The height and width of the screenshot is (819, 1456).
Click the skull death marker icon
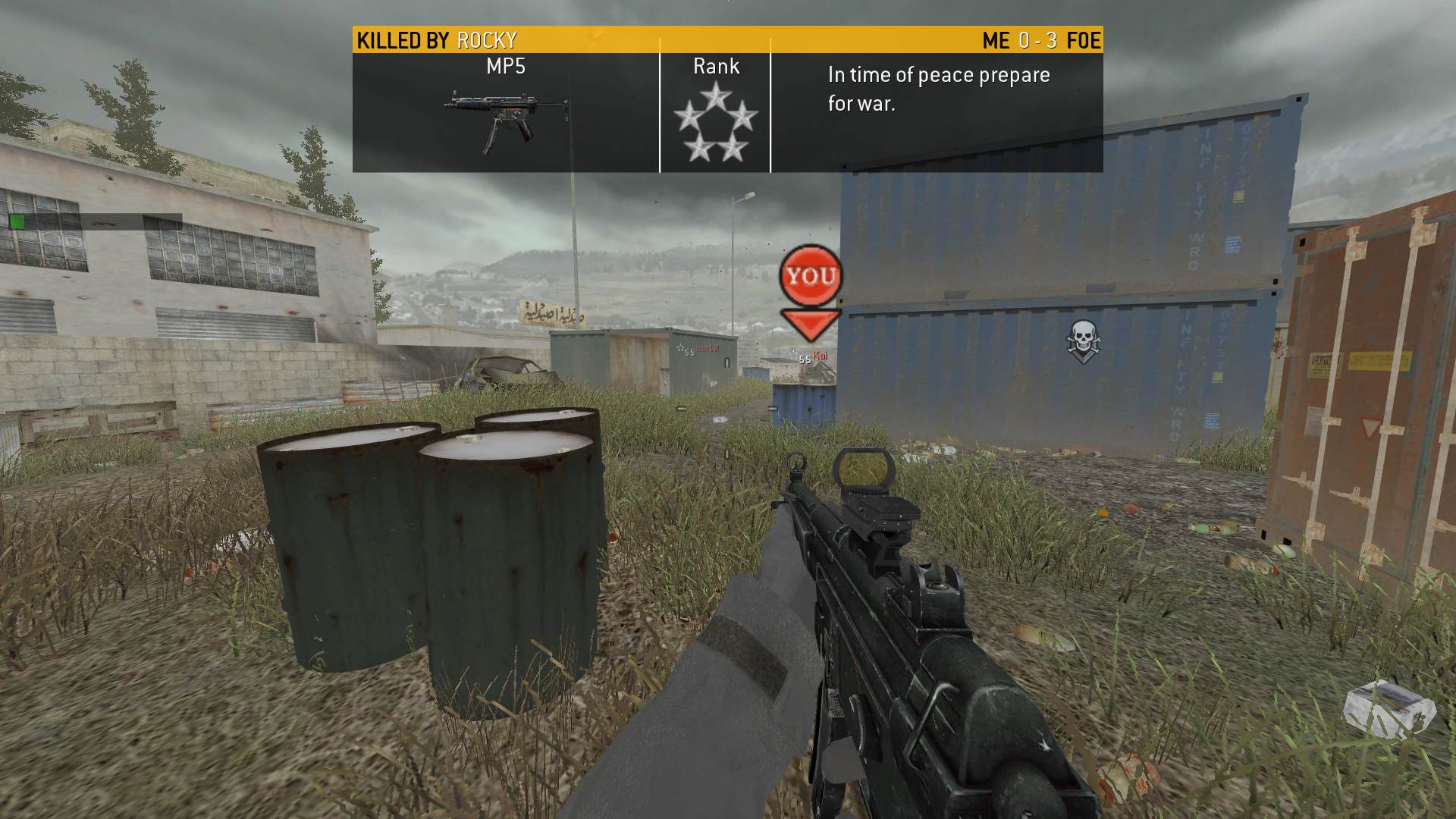[x=1082, y=338]
